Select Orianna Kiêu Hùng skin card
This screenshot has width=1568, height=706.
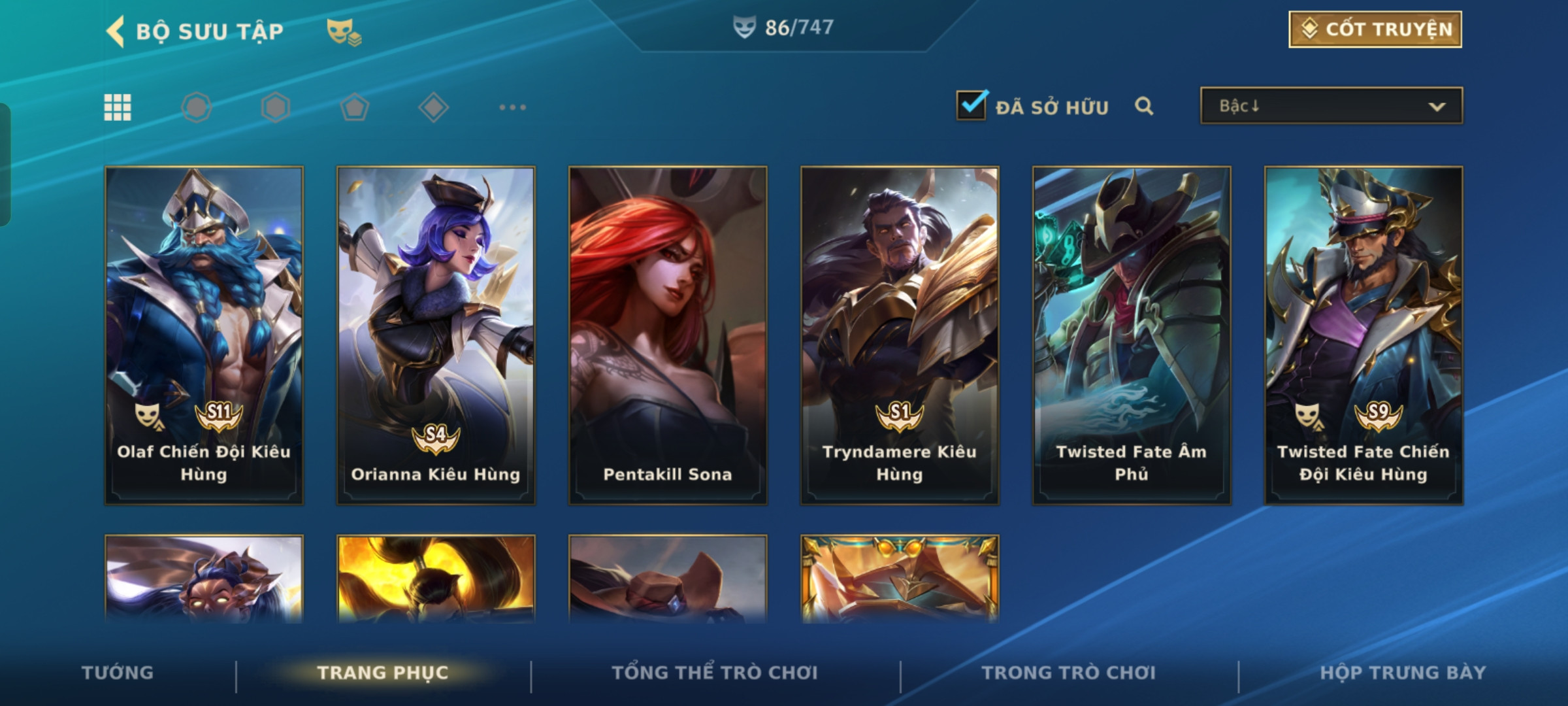click(436, 335)
